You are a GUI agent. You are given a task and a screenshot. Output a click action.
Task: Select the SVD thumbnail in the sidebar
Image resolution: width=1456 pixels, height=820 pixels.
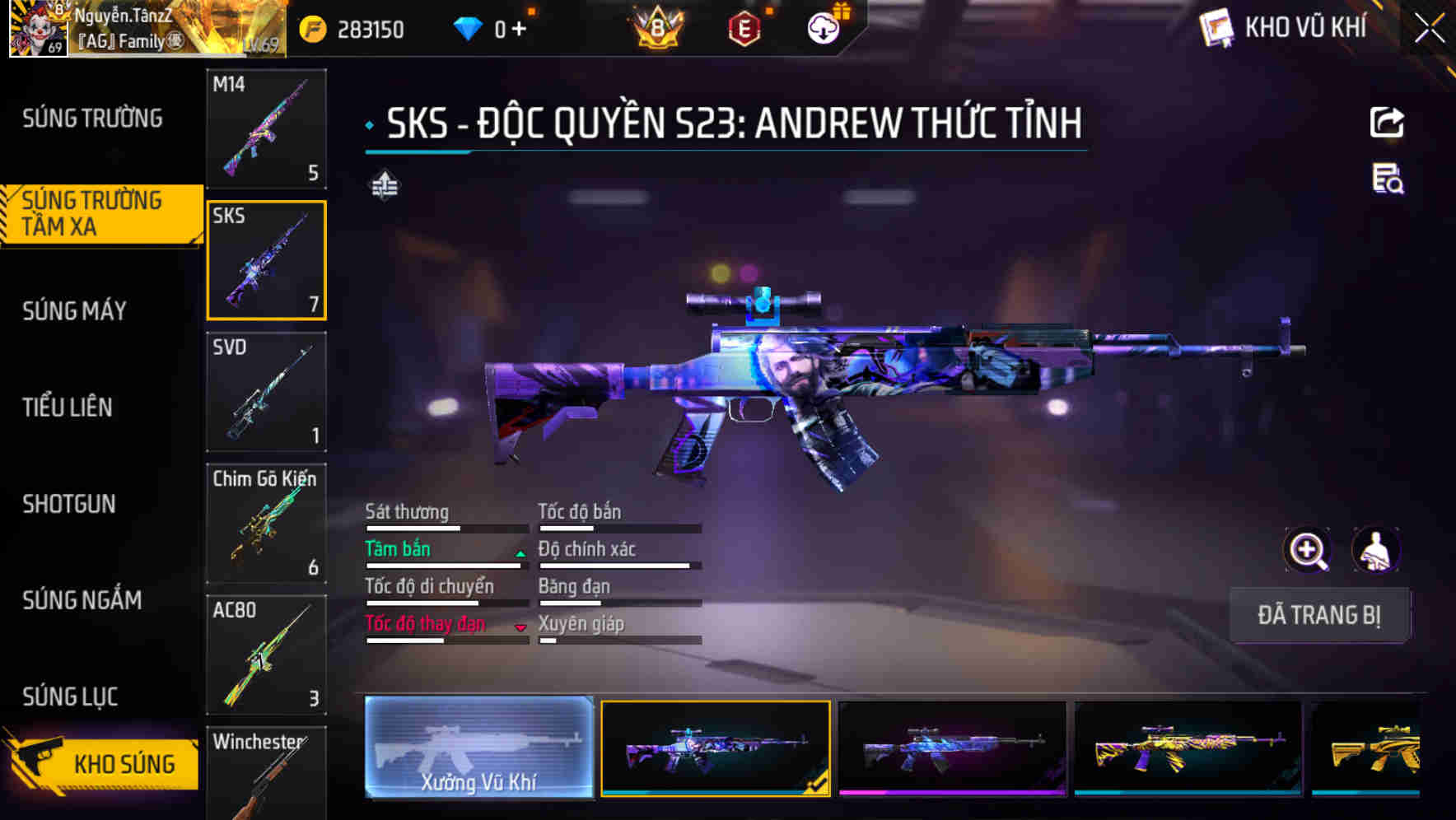point(265,393)
